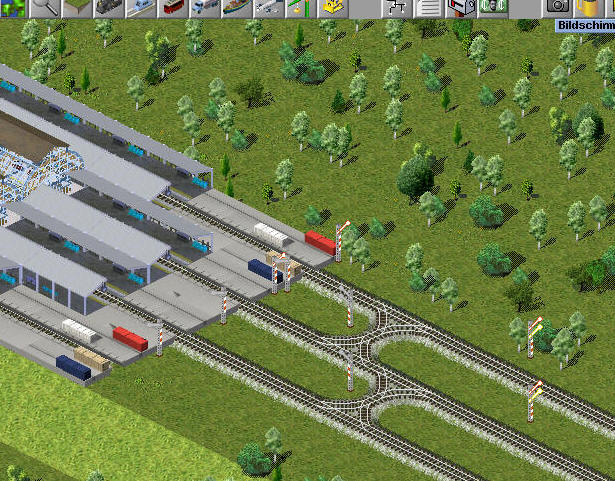Open the mailbox messages icon
This screenshot has height=481, width=615.
point(460,7)
